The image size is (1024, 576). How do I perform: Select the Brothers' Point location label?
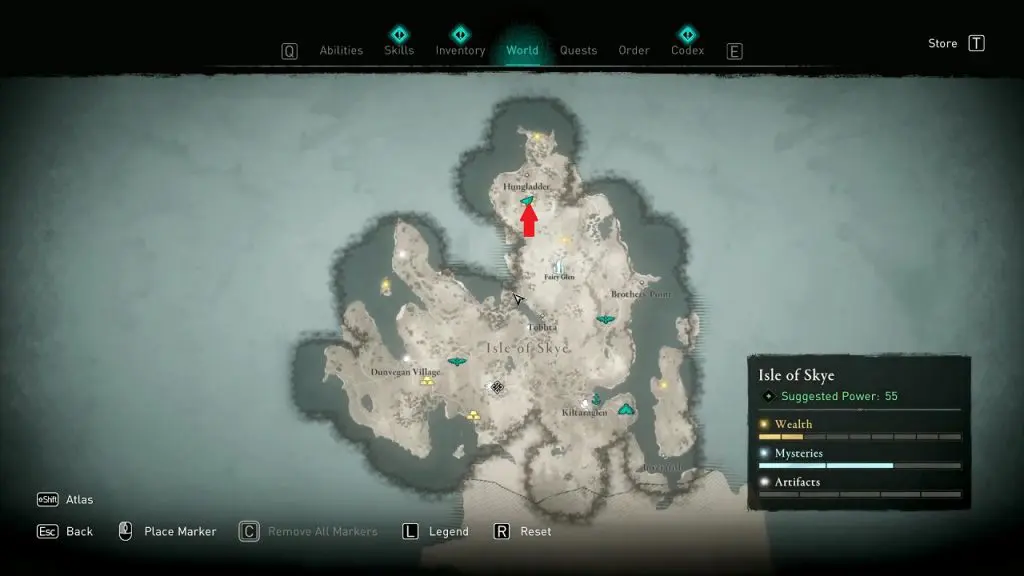pos(640,295)
